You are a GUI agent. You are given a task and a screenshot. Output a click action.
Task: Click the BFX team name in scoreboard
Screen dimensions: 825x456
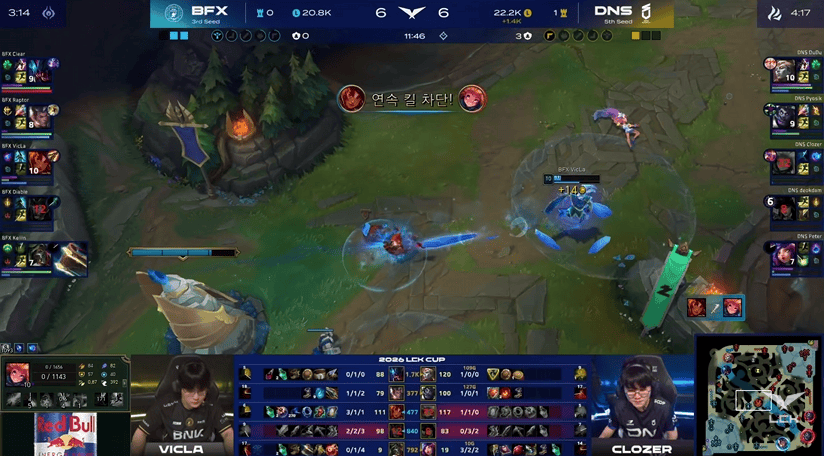(209, 12)
